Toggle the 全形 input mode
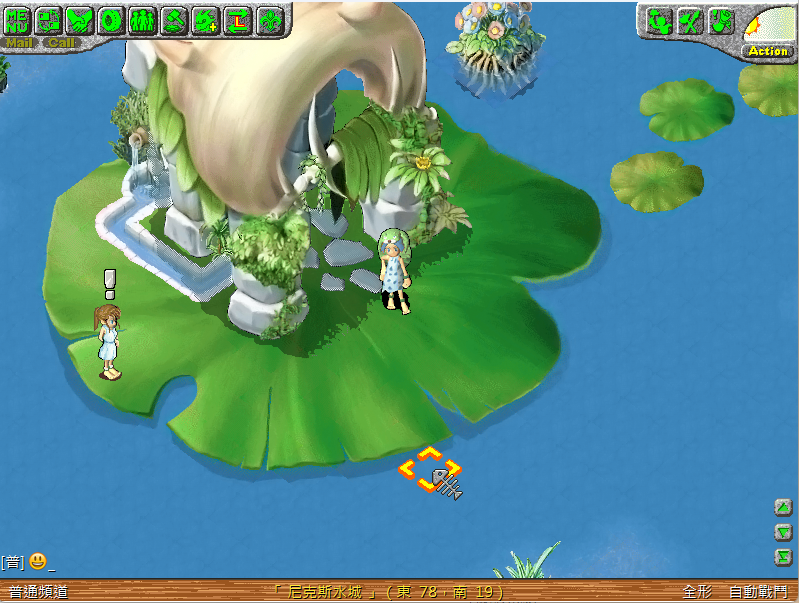Viewport: 799px width, 603px height. pos(697,592)
